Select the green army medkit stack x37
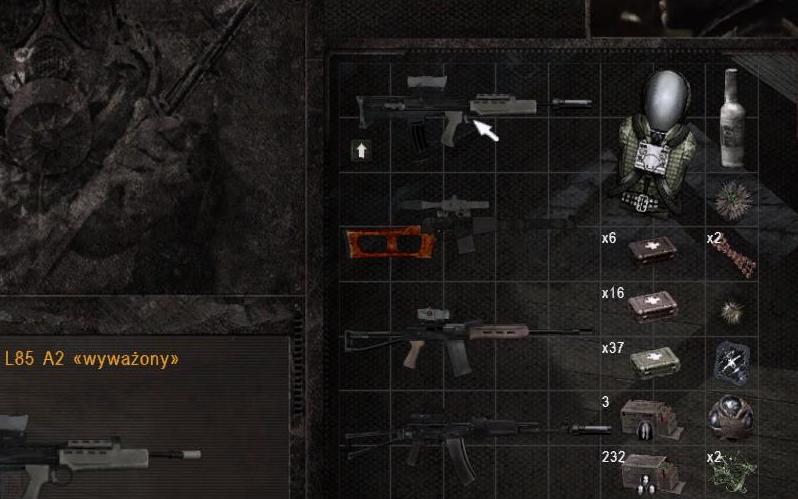 pyautogui.click(x=652, y=361)
